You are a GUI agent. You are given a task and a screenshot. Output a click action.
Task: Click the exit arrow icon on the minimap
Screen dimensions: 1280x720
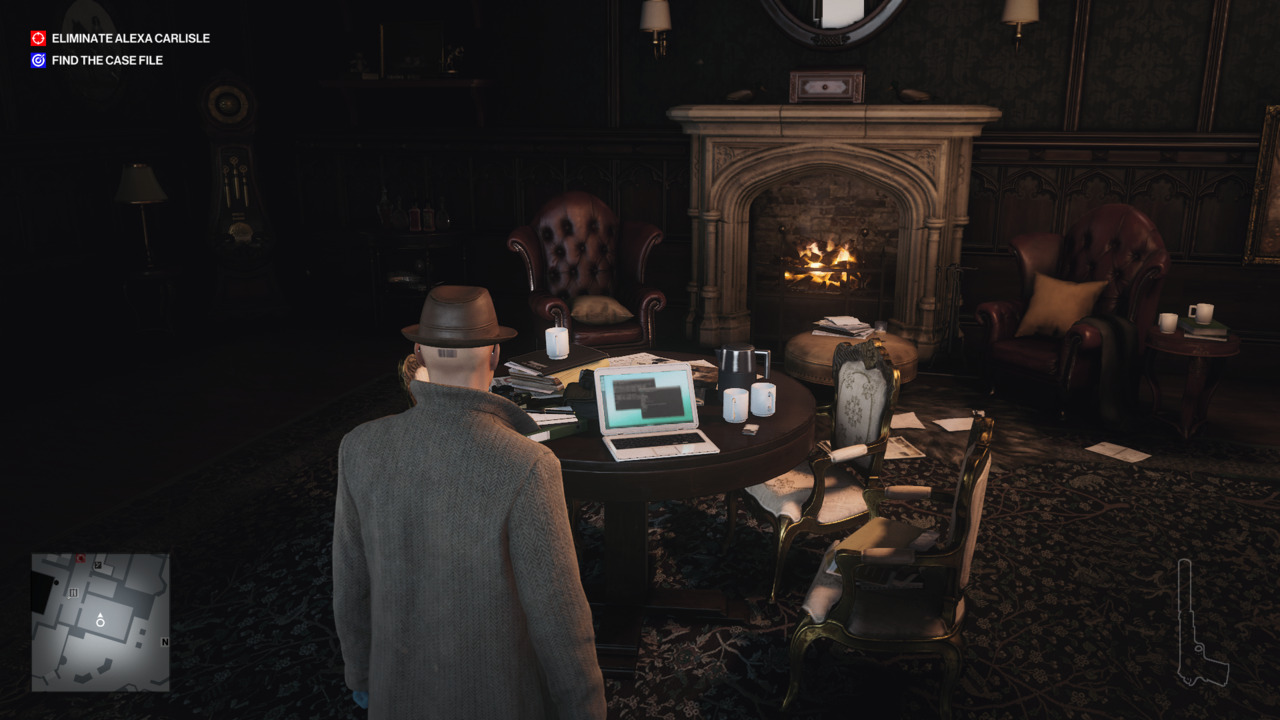98,565
